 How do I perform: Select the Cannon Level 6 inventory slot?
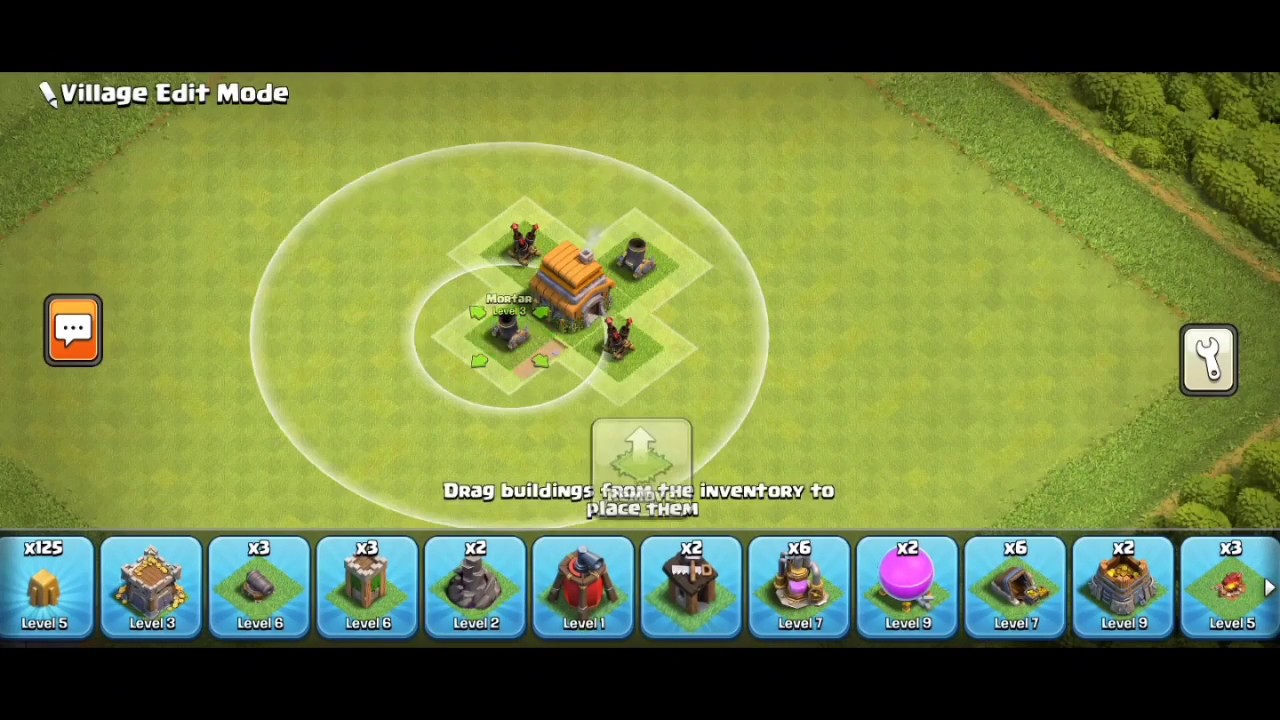click(260, 587)
